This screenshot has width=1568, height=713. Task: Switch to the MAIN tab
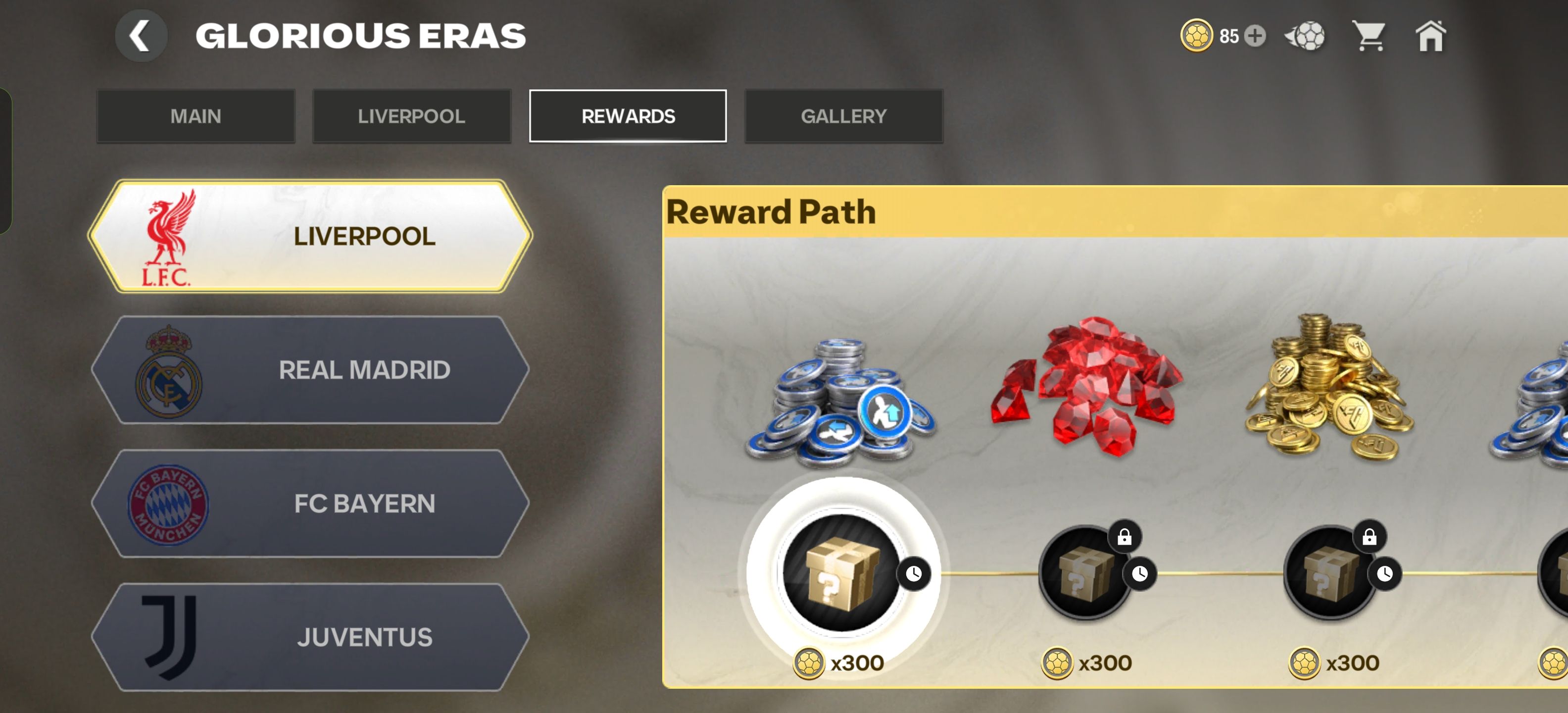[x=196, y=116]
